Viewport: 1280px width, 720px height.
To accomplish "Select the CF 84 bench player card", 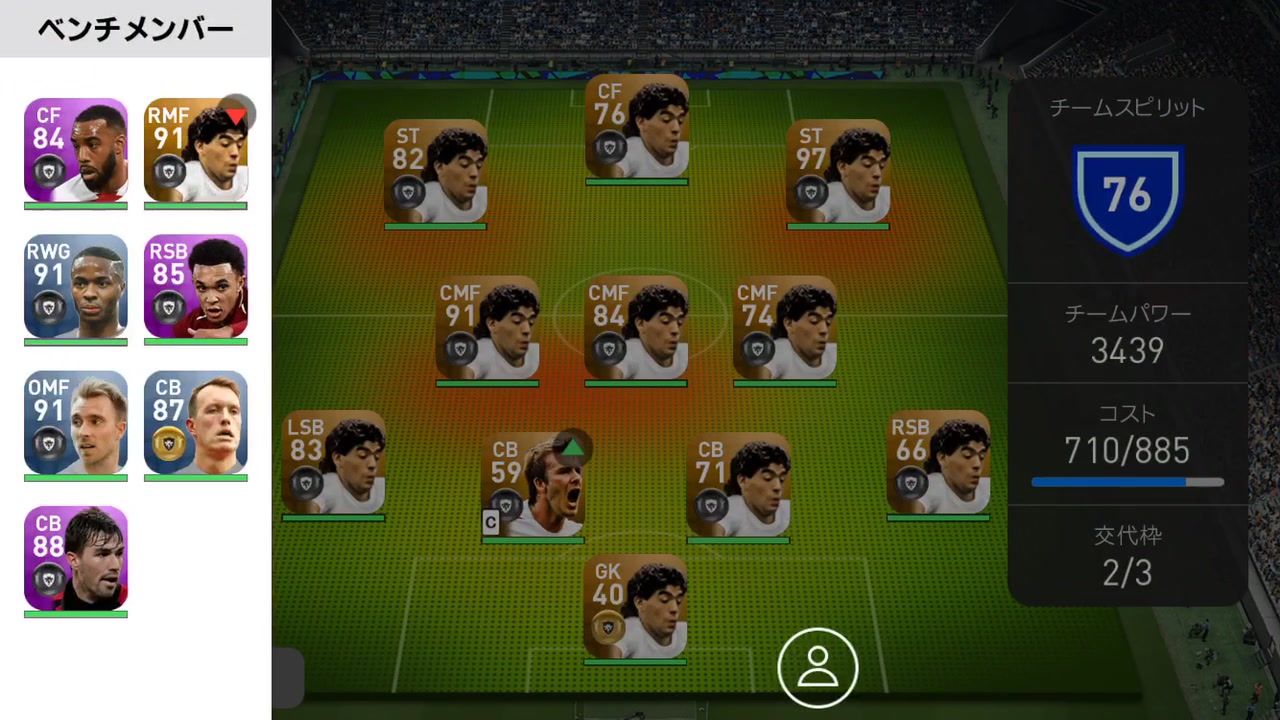I will coord(76,150).
